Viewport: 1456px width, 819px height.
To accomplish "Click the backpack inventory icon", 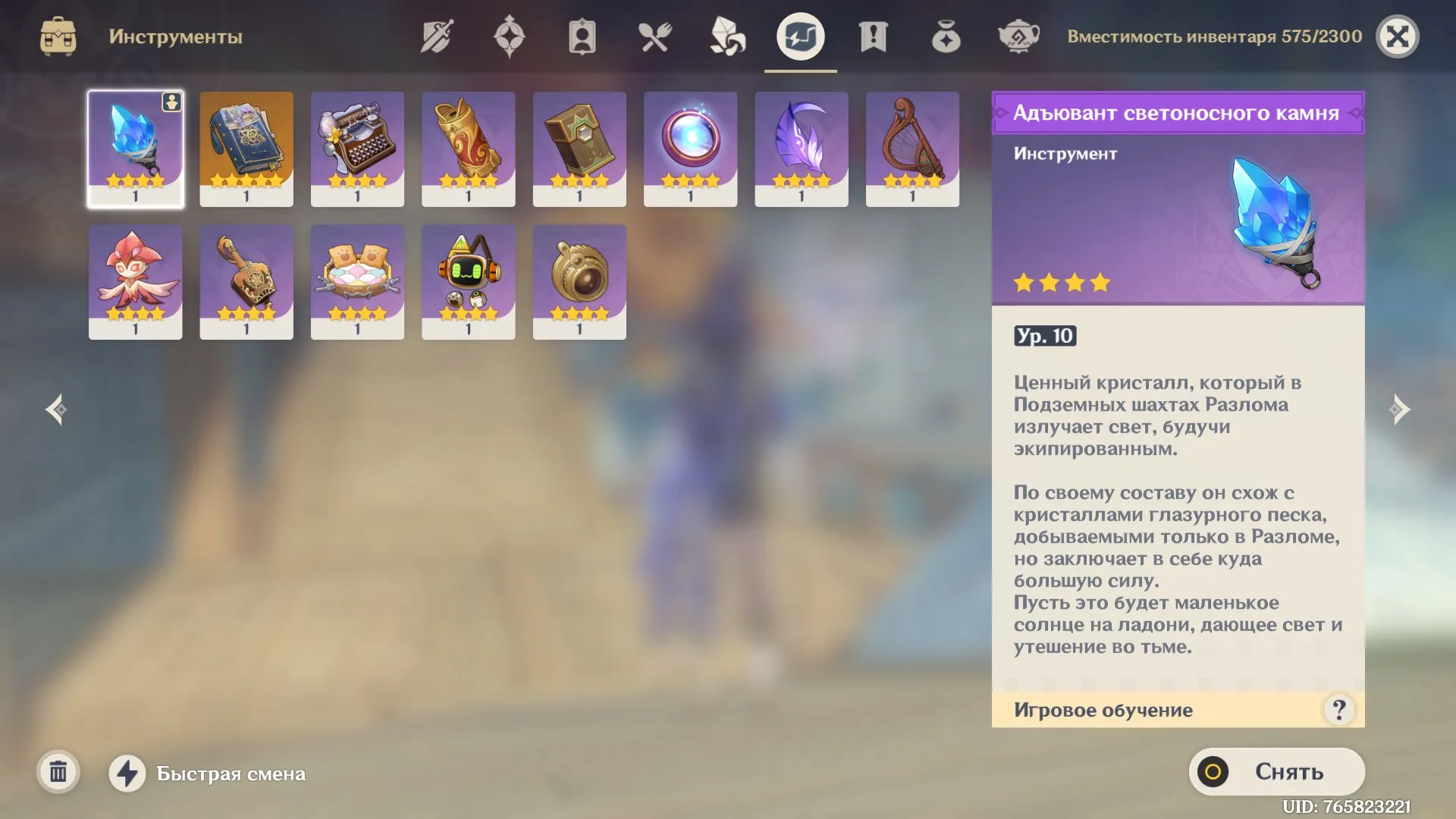I will pos(57,34).
